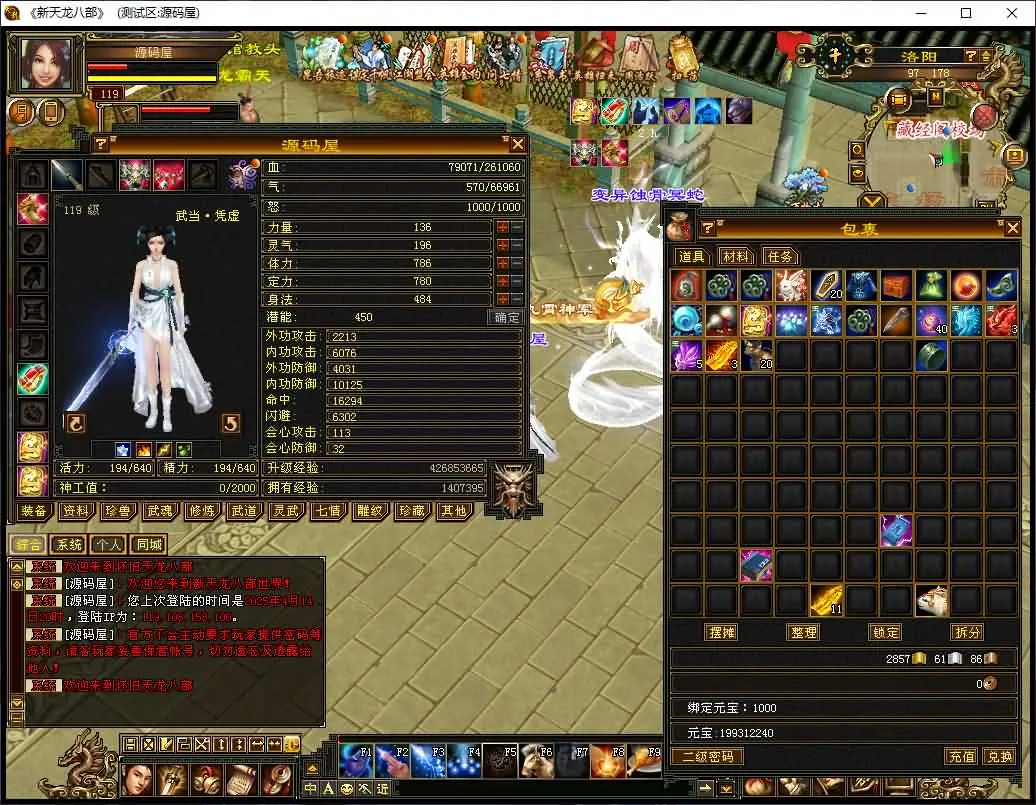This screenshot has height=805, width=1036.
Task: Select the 兑换 exchange button
Action: tap(998, 757)
